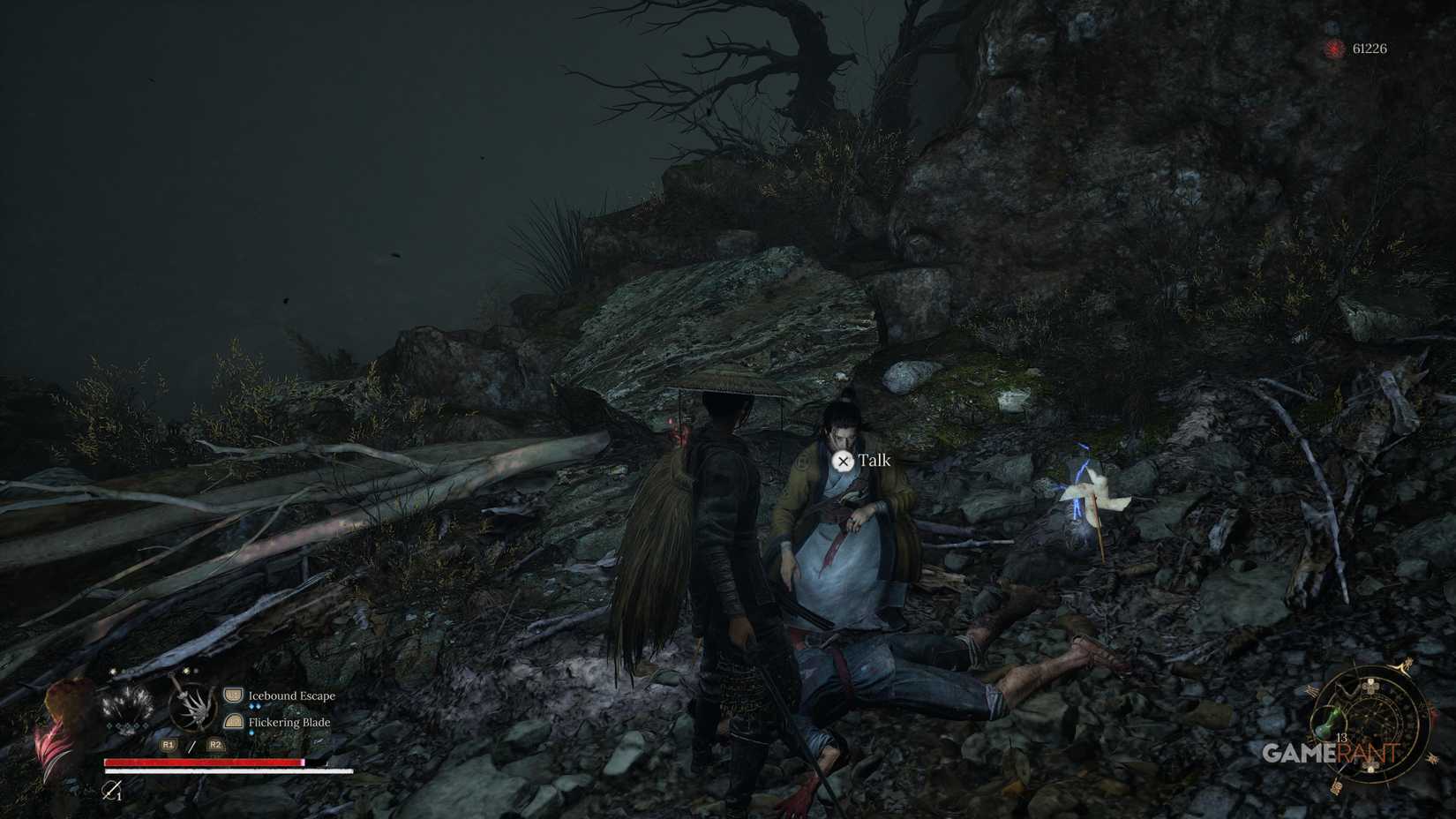The height and width of the screenshot is (819, 1456).
Task: Click the R1 button prompt icon
Action: tap(169, 745)
